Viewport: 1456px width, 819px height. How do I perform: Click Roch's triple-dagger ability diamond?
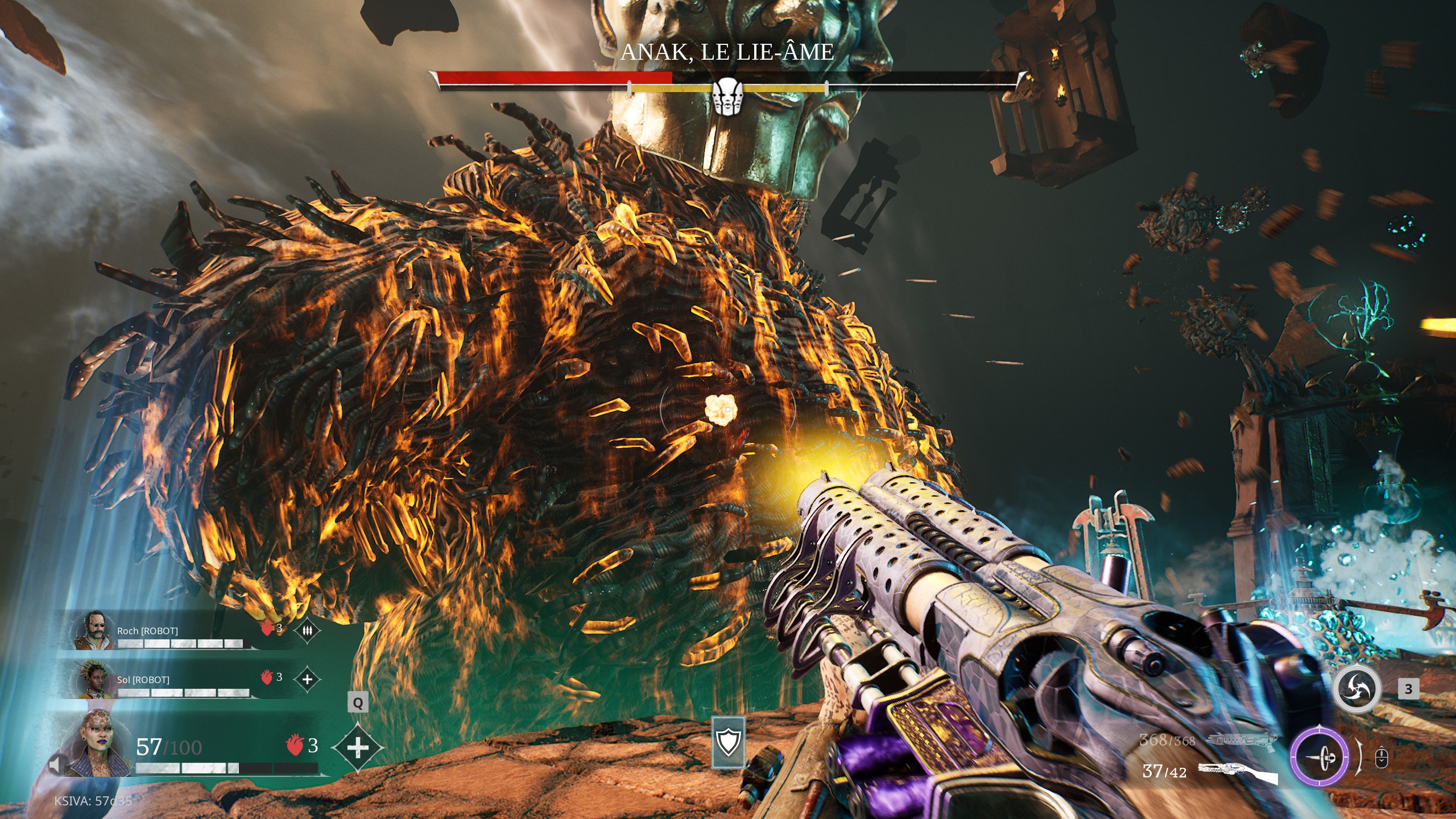point(307,631)
